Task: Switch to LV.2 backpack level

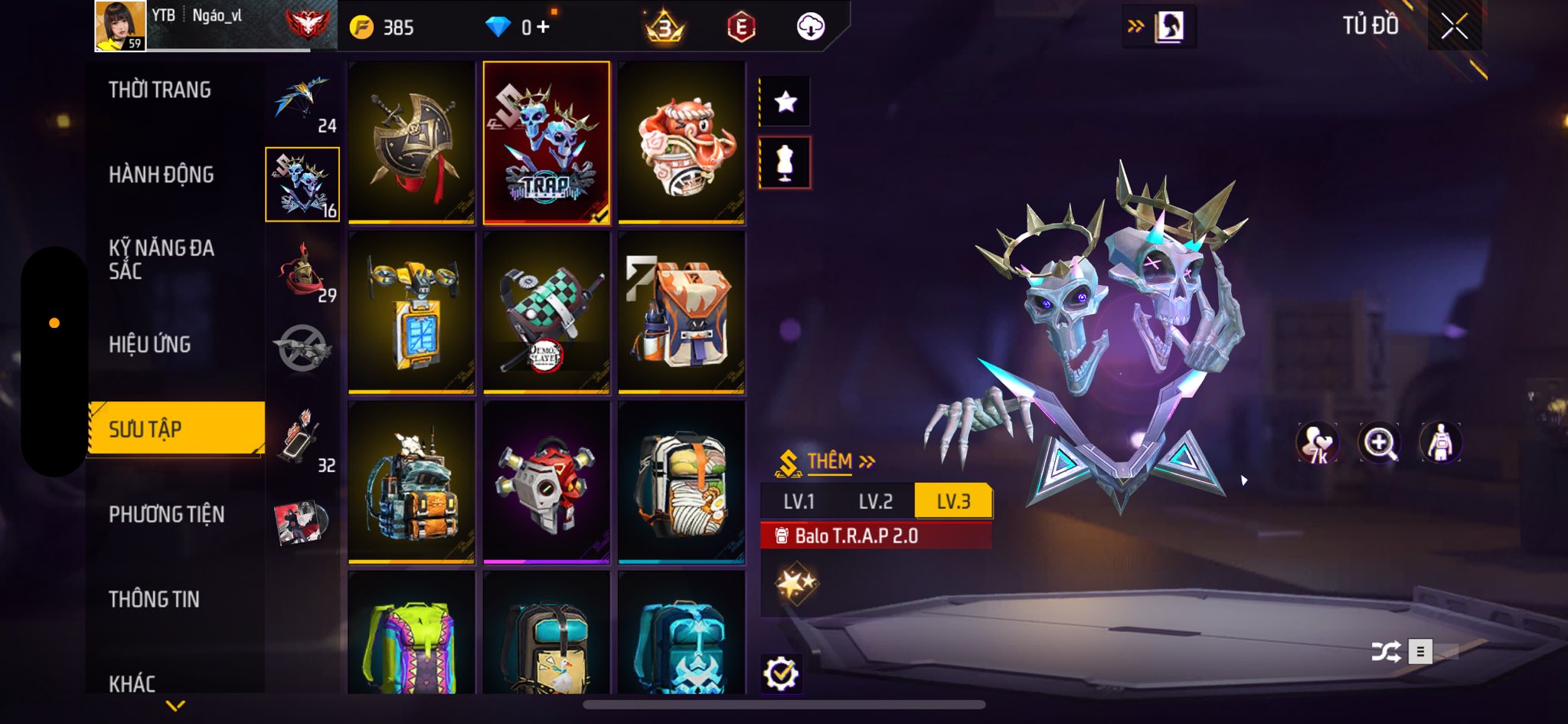Action: coord(875,502)
